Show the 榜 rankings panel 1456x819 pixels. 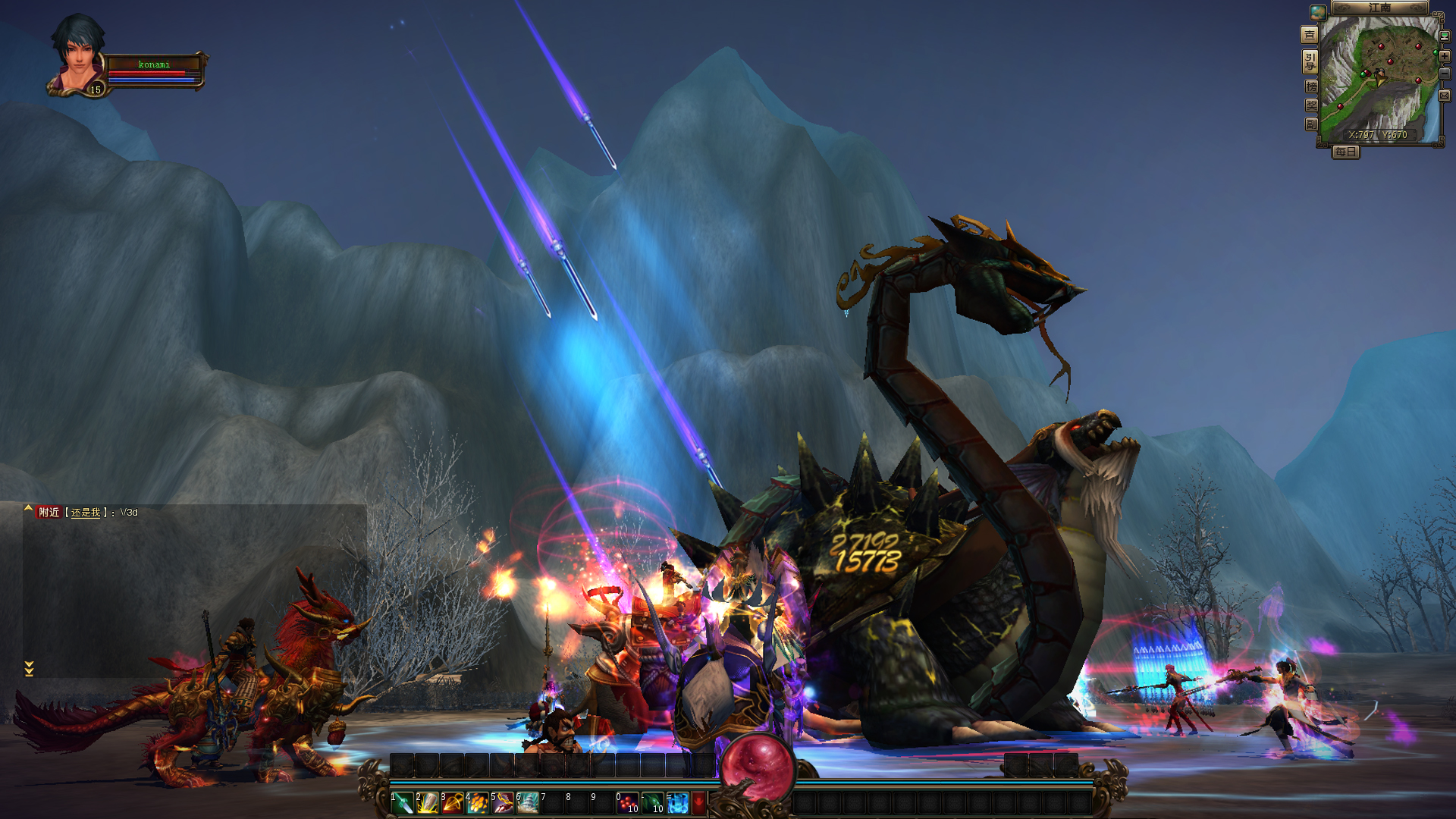point(1311,86)
